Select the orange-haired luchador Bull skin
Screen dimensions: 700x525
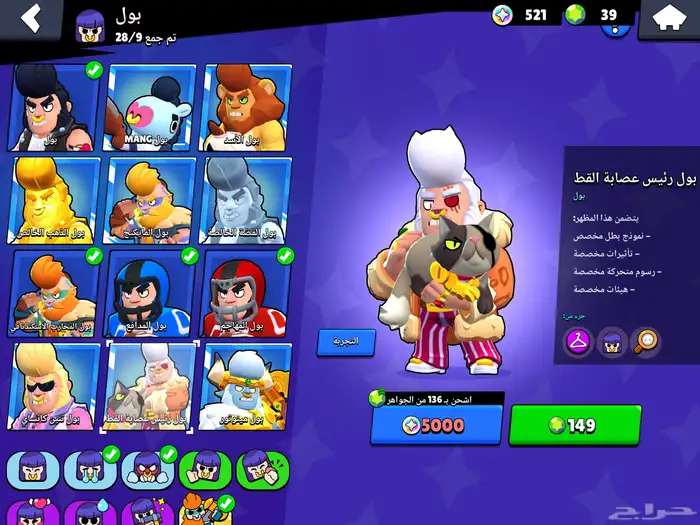(x=55, y=293)
